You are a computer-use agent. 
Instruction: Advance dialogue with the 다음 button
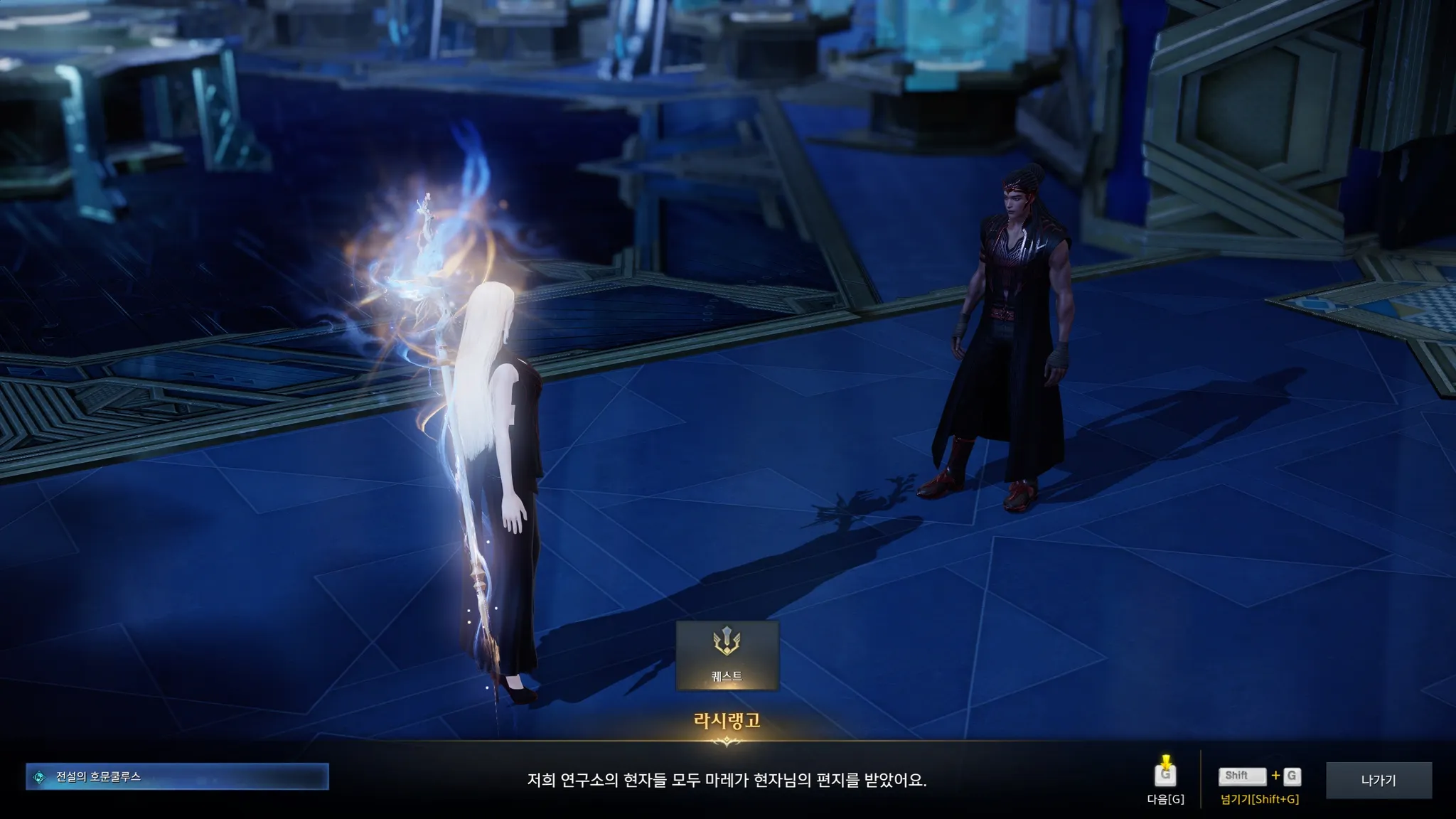pyautogui.click(x=1165, y=776)
